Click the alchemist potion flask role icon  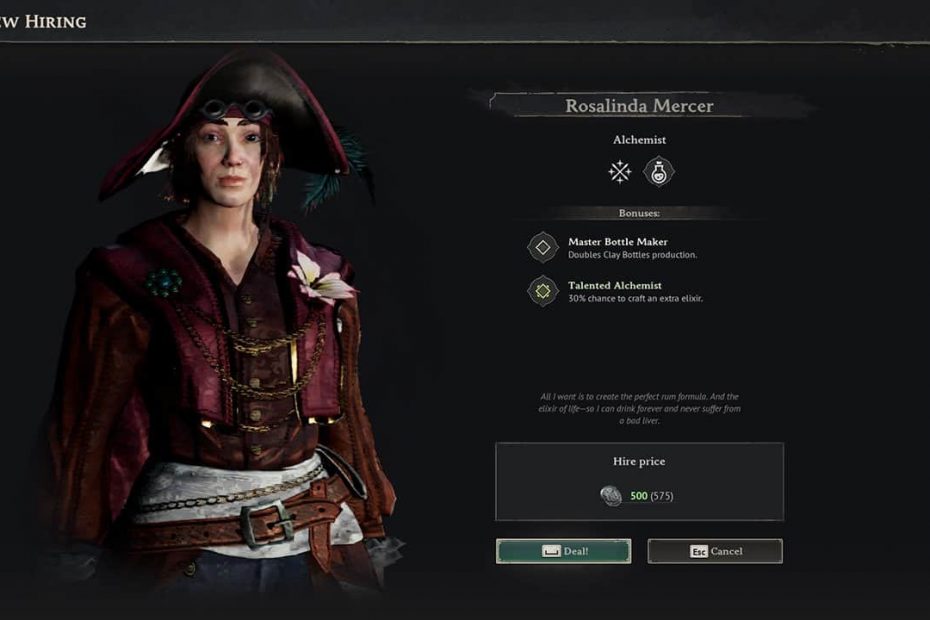tap(659, 172)
